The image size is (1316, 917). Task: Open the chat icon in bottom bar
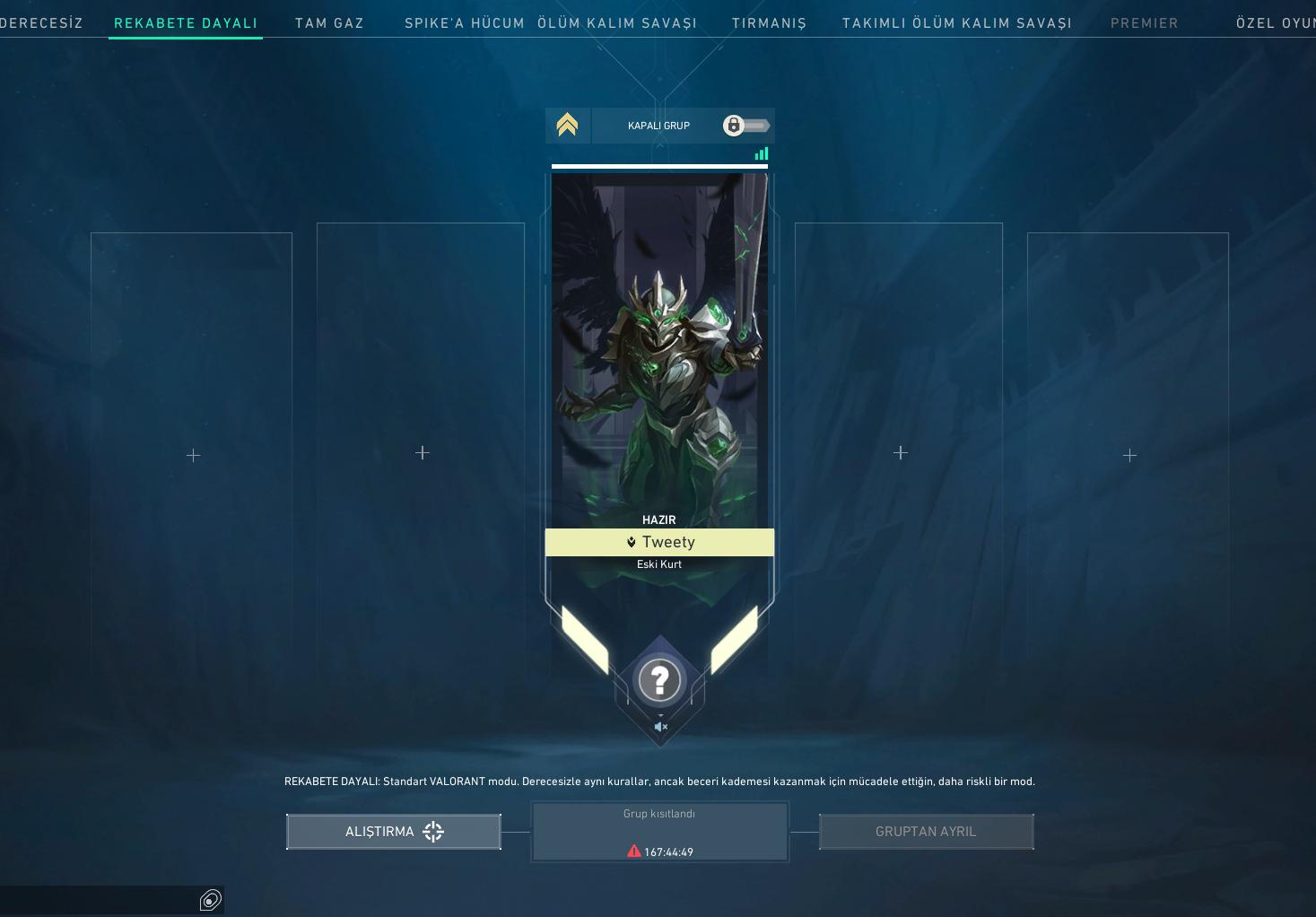tap(210, 900)
